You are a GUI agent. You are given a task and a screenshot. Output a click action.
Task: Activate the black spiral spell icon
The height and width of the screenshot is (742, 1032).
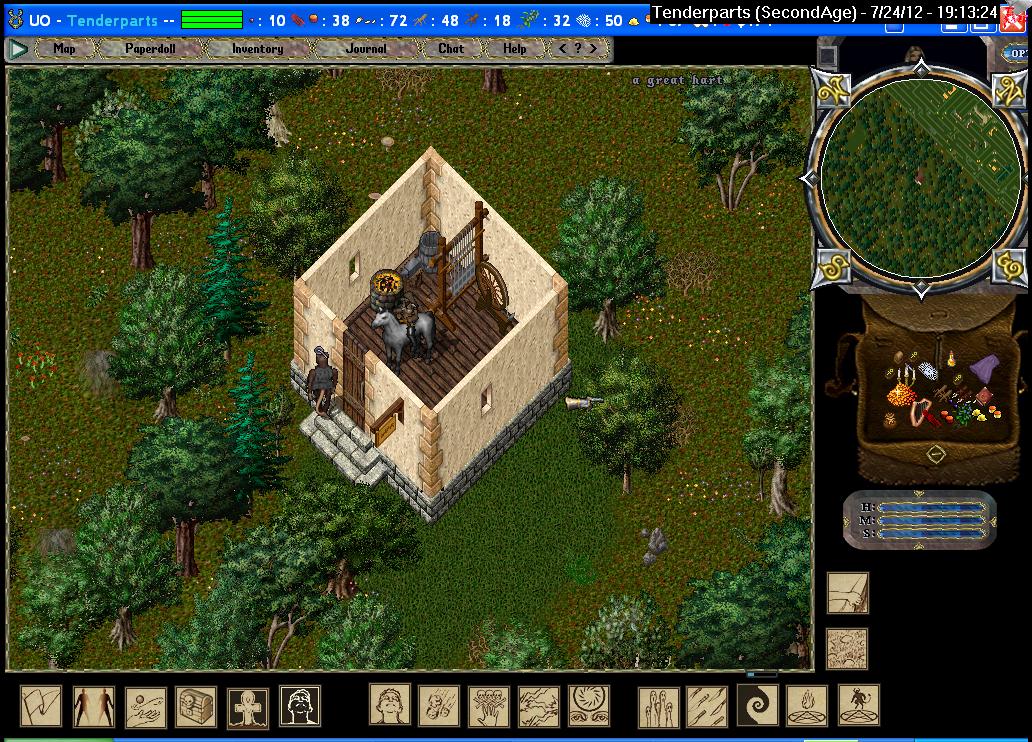(x=757, y=705)
